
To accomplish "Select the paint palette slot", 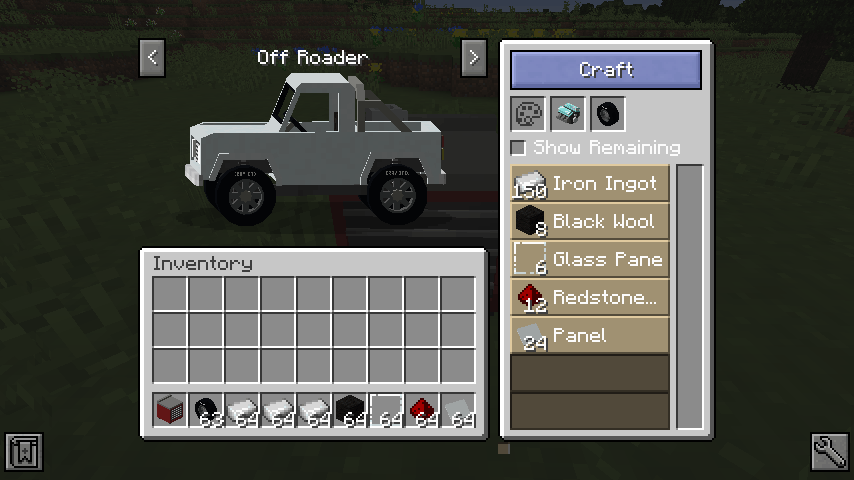I will pyautogui.click(x=528, y=113).
